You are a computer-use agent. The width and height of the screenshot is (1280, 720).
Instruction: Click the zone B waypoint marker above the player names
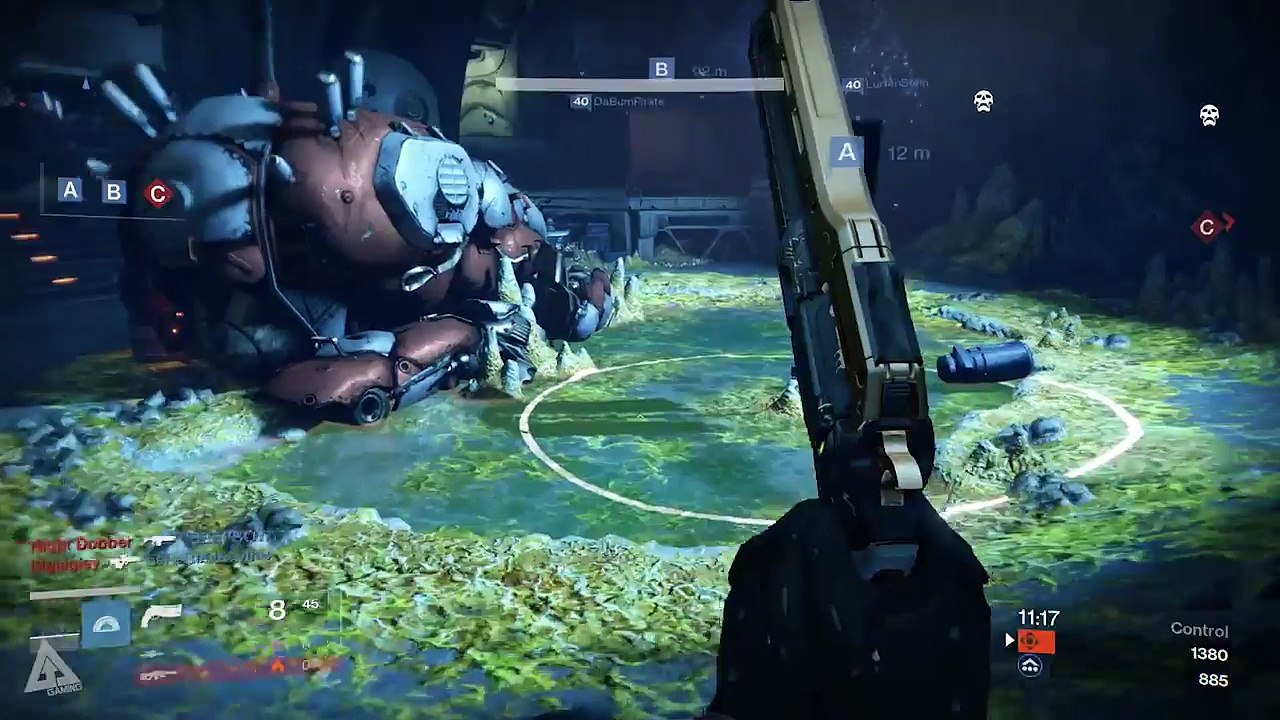coord(661,69)
